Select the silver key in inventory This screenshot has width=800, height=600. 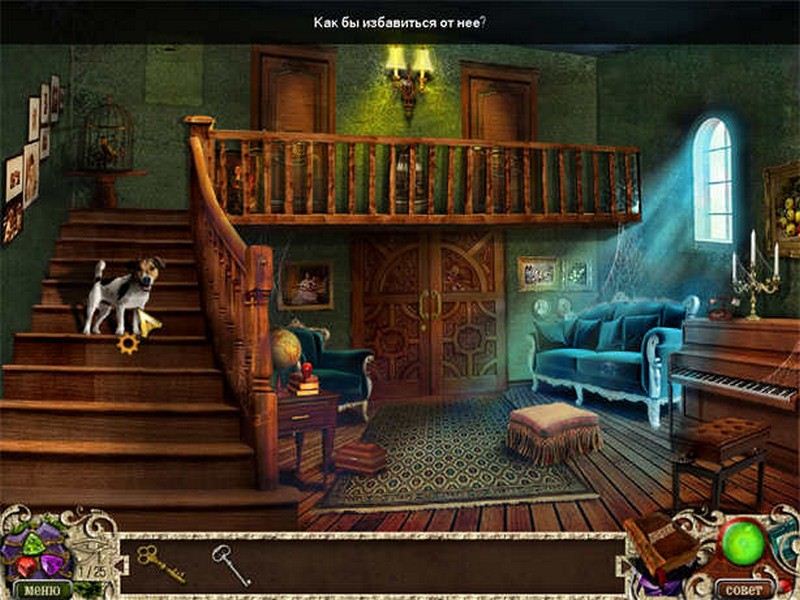(x=230, y=564)
